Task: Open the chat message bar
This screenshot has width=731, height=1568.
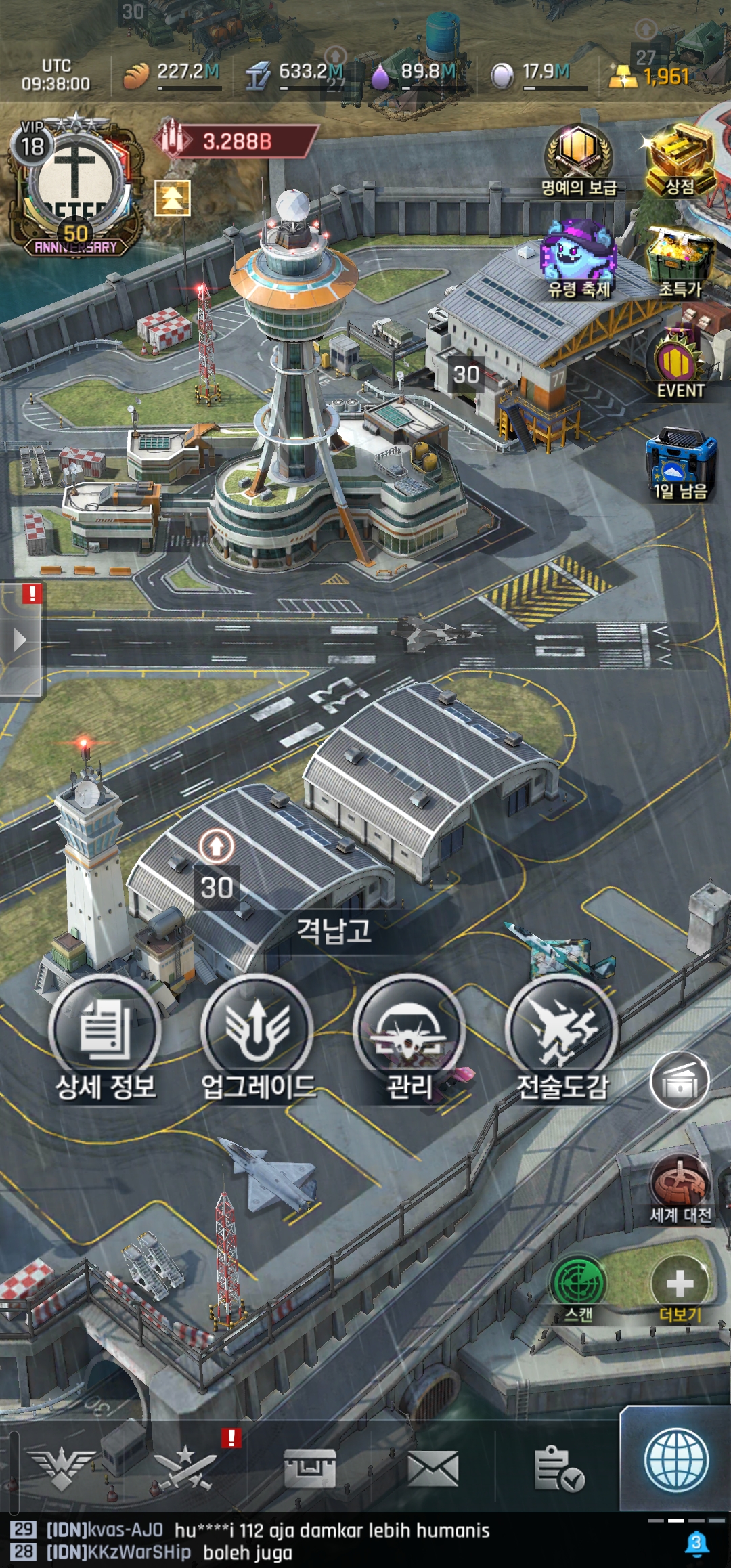Action: tap(325, 1541)
